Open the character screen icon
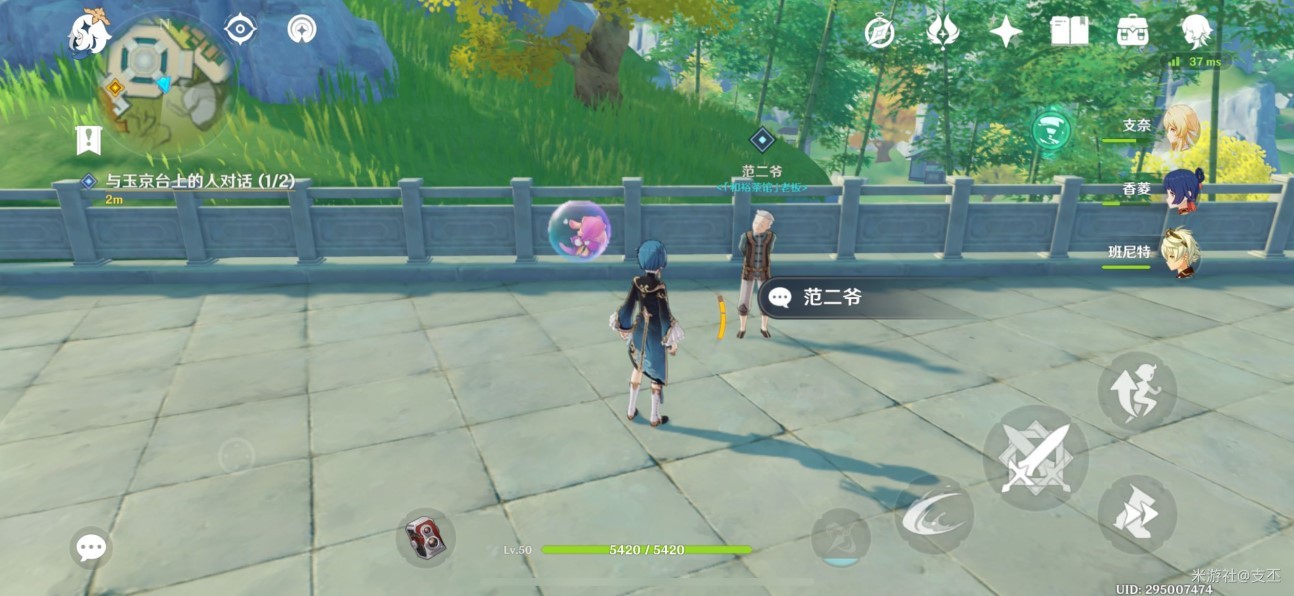This screenshot has height=596, width=1294. click(x=1194, y=32)
